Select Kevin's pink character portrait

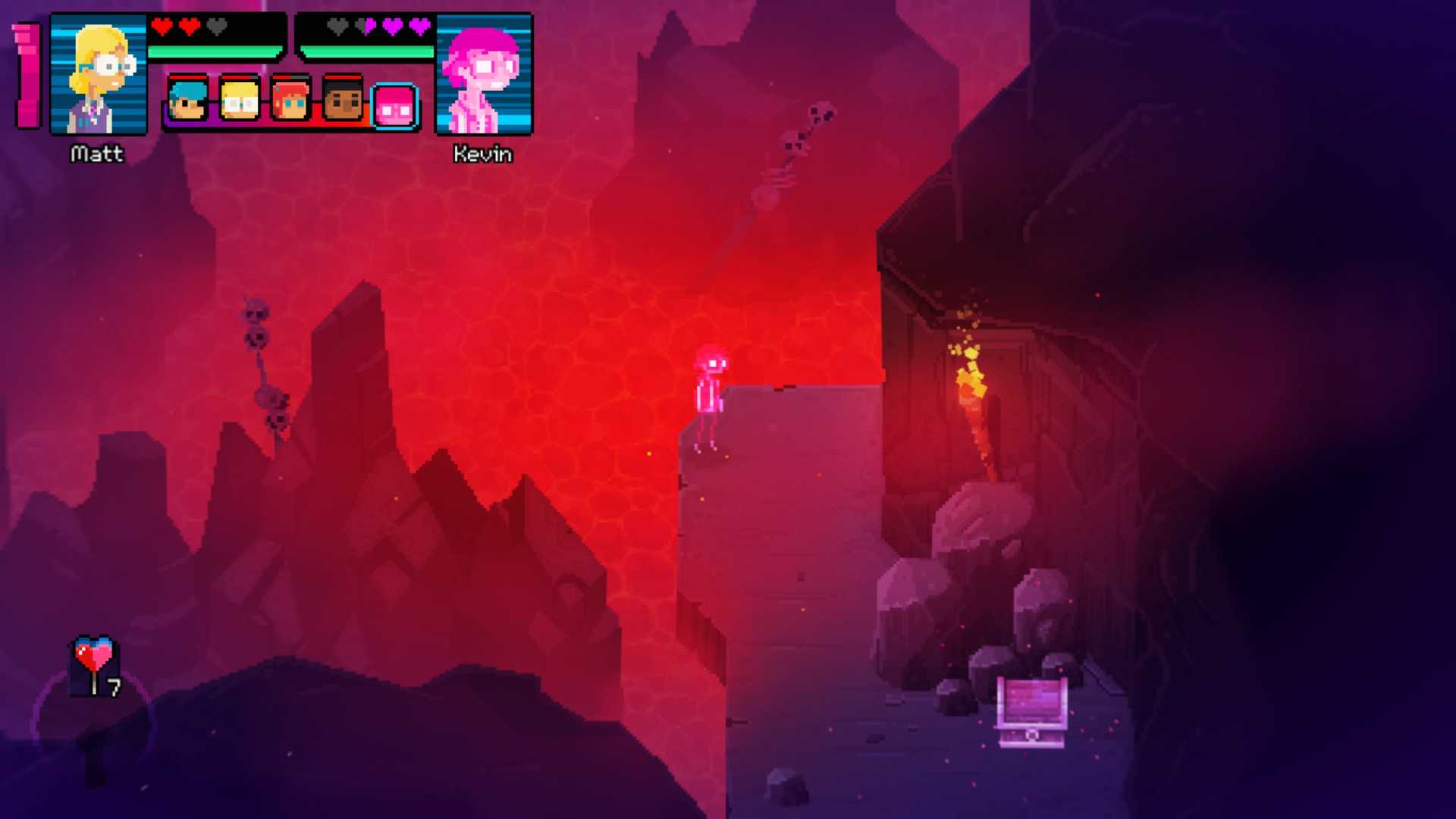[484, 74]
